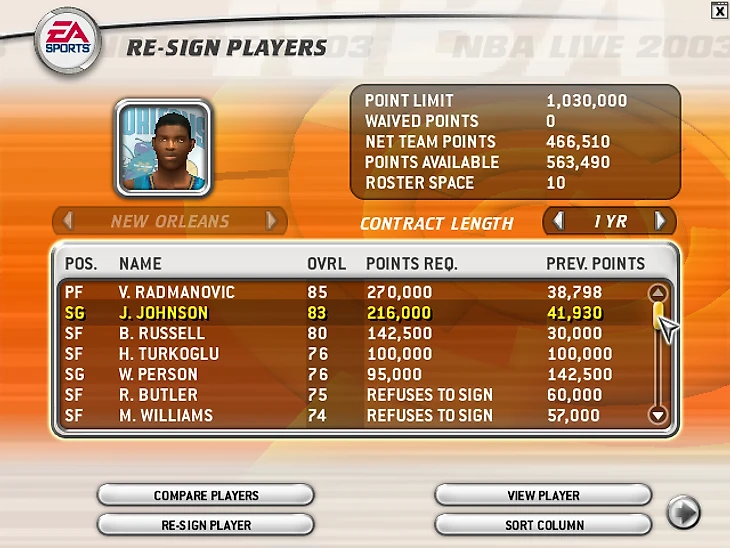This screenshot has width=730, height=548.
Task: Switch to the next team after New Orleans
Action: coord(271,221)
